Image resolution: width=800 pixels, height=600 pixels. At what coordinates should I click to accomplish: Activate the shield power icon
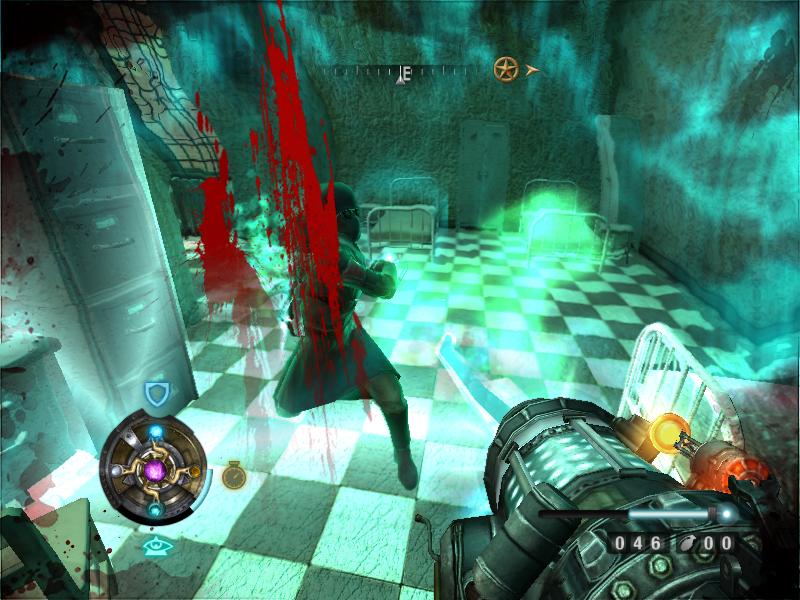[x=155, y=394]
